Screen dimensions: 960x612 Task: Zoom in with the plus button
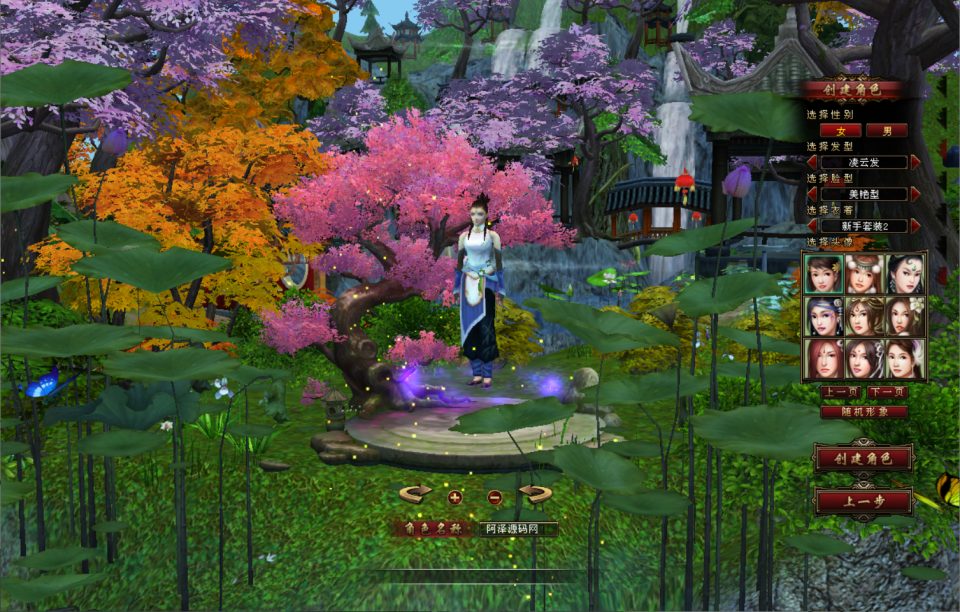coord(455,496)
